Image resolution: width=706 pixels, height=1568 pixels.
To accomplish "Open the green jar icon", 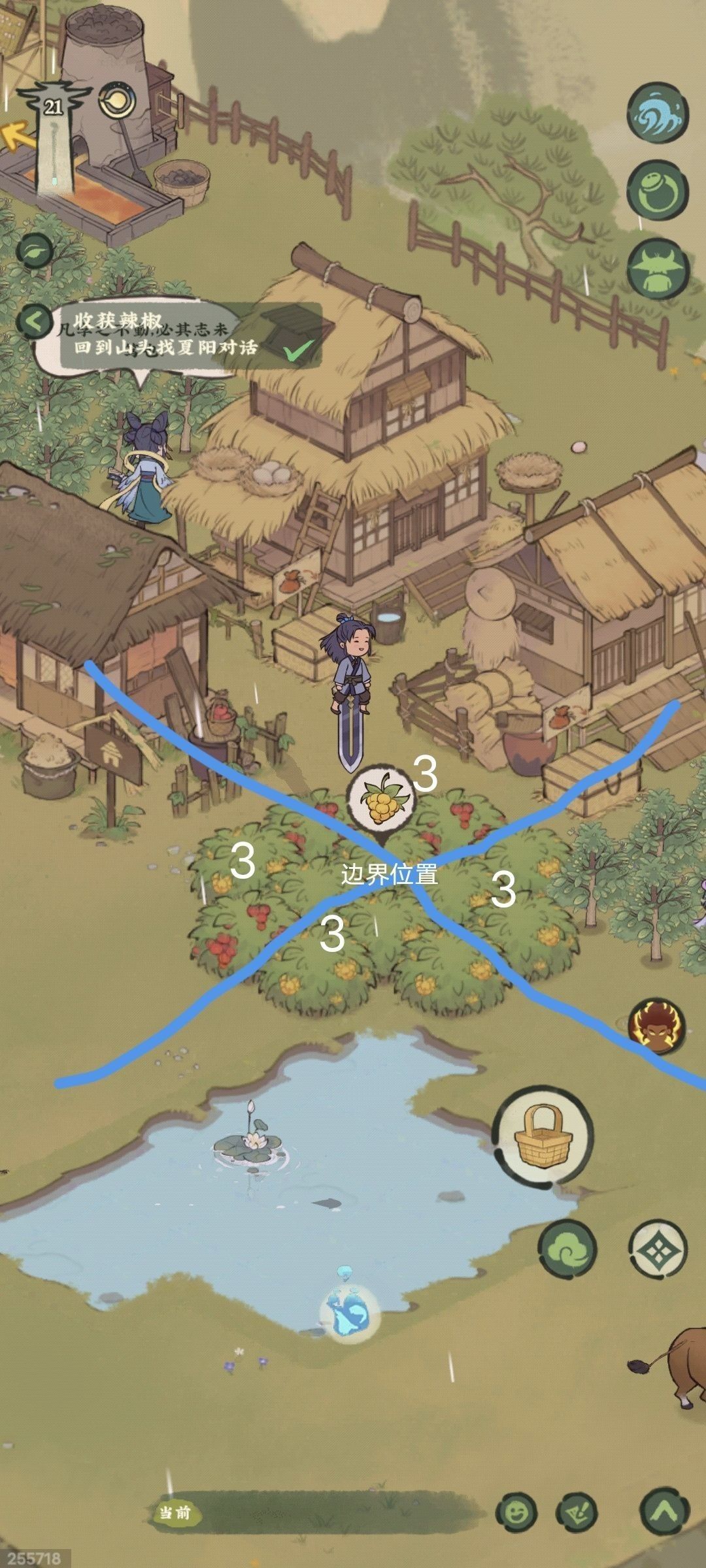I will pos(657,192).
